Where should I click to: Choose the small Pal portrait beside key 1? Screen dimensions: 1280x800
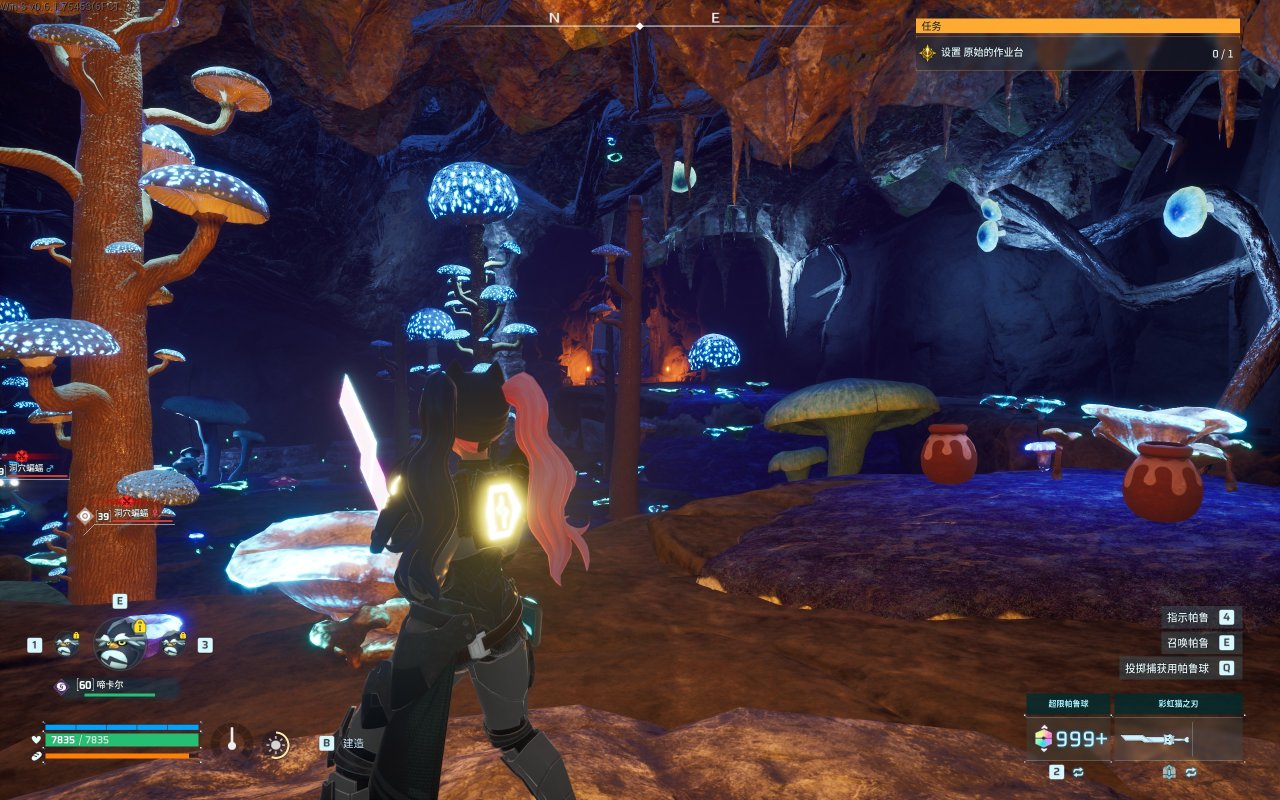pos(67,645)
